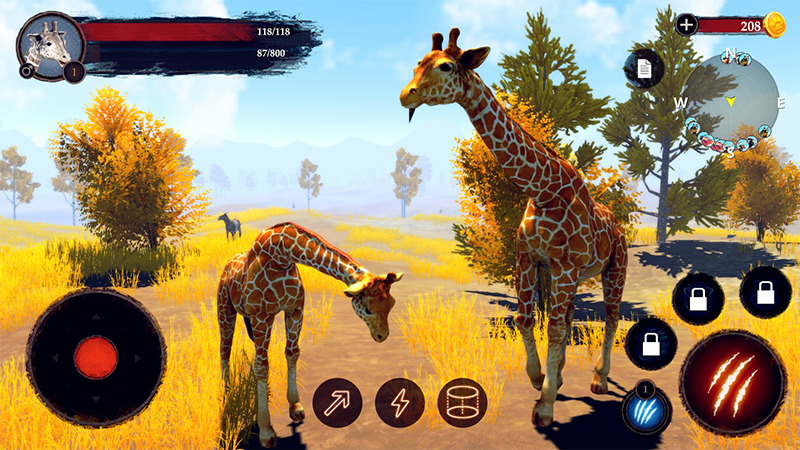
Task: Activate the lightning bolt sprint button
Action: click(400, 403)
